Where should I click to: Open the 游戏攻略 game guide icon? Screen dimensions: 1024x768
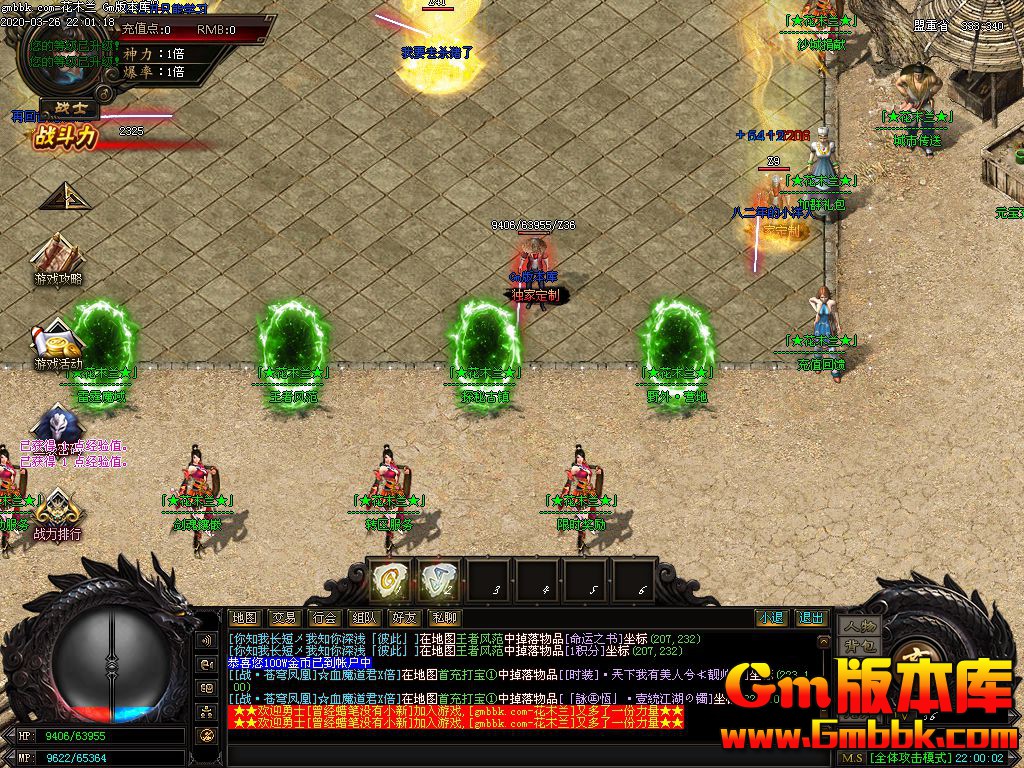pyautogui.click(x=58, y=258)
